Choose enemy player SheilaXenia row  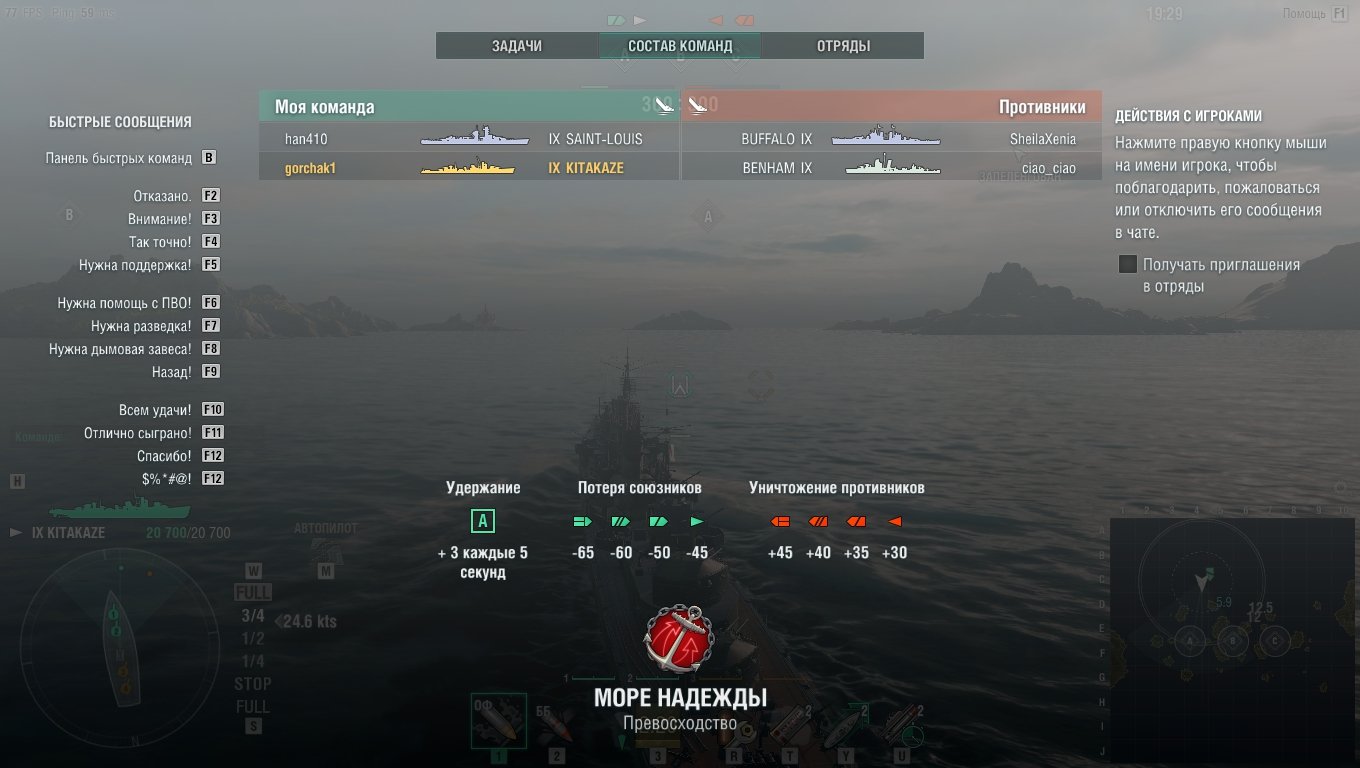coord(891,139)
